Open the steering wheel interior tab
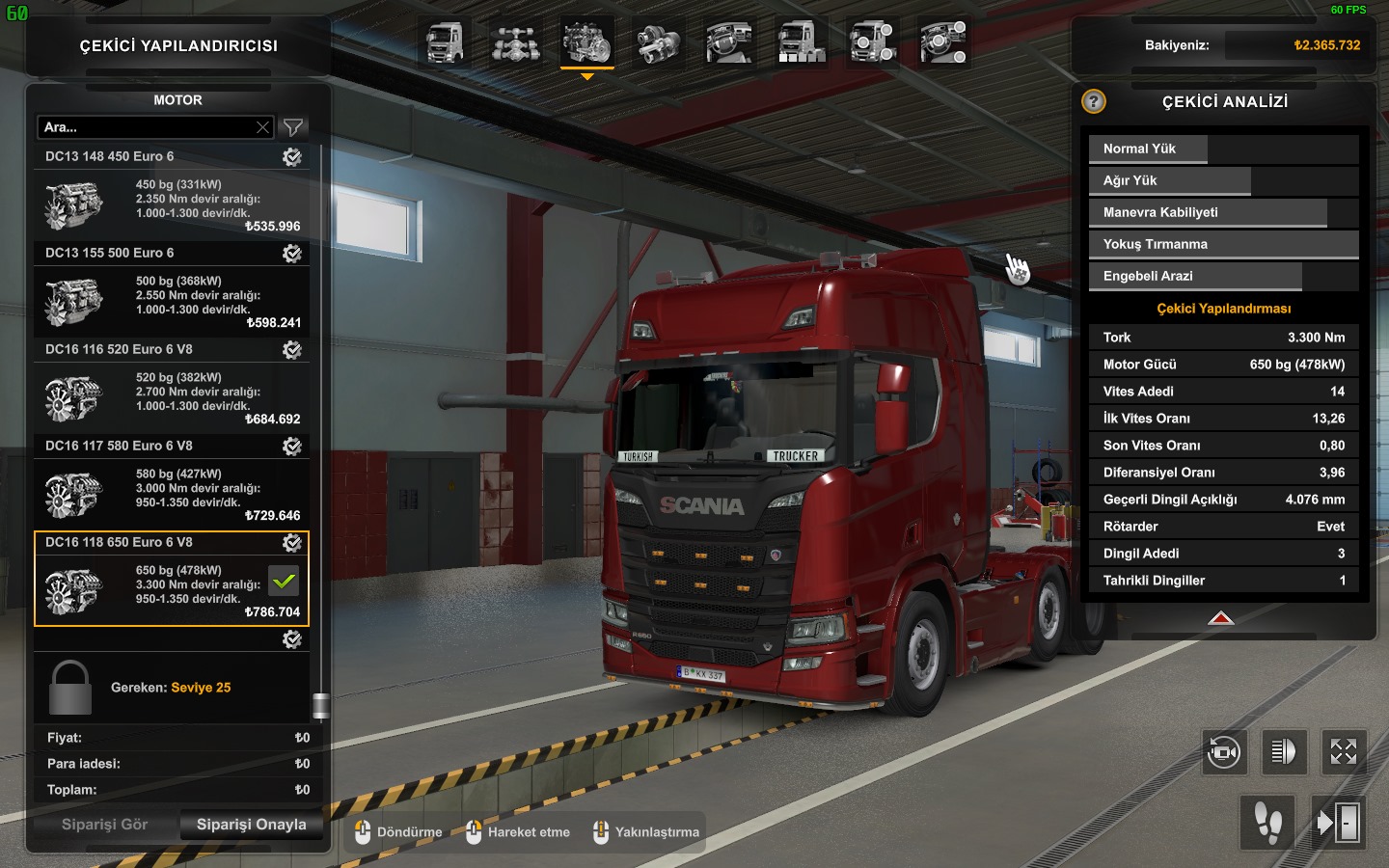The image size is (1389, 868). coord(730,43)
